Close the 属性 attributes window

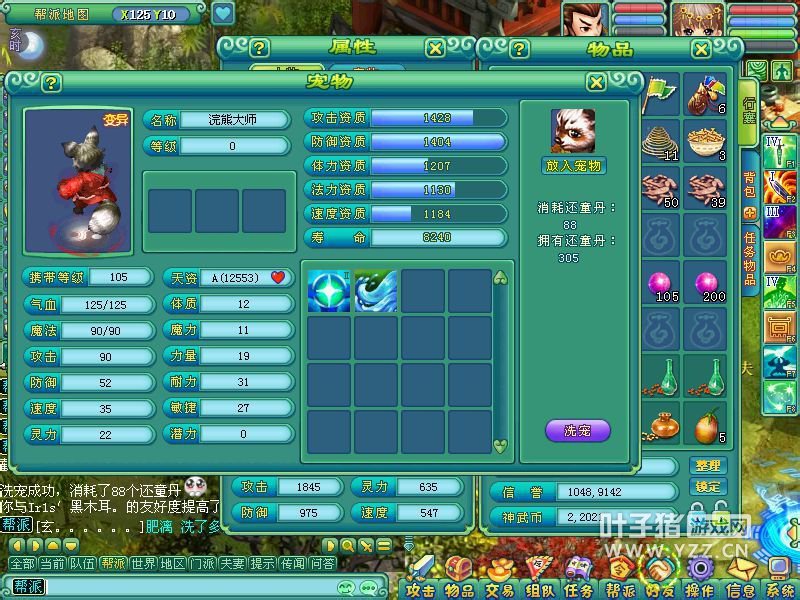[435, 48]
